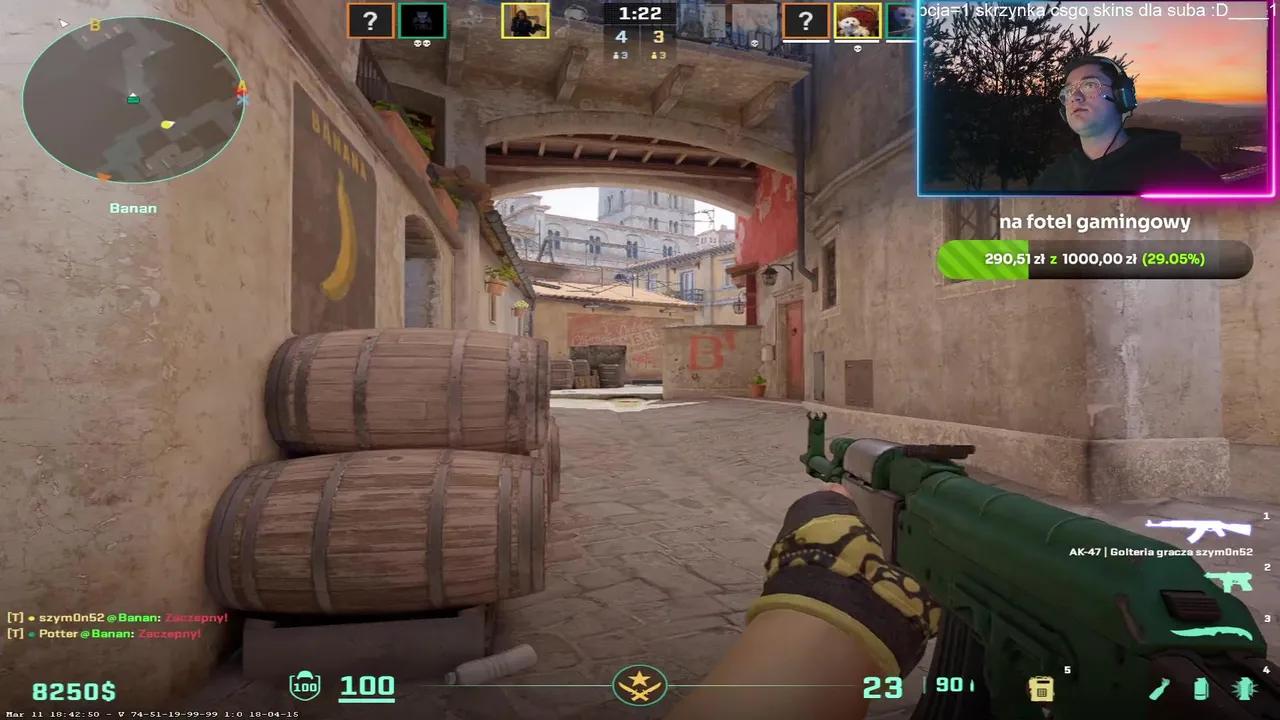Click the 'na fotel gamingowy' donation goal label
Image resolution: width=1280 pixels, height=720 pixels.
[1094, 222]
